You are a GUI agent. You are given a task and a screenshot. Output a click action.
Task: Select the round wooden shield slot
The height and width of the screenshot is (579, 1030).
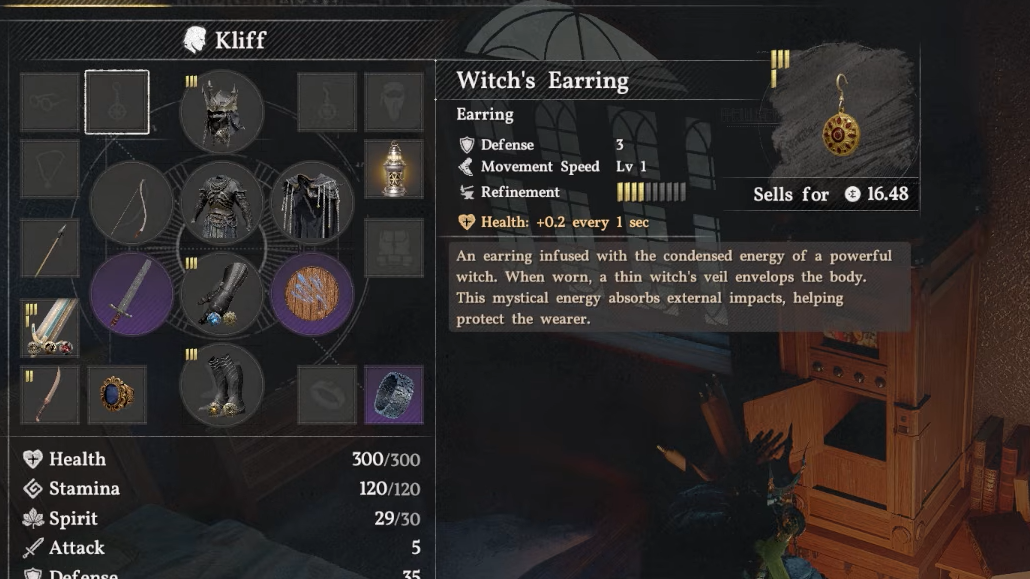pyautogui.click(x=311, y=294)
